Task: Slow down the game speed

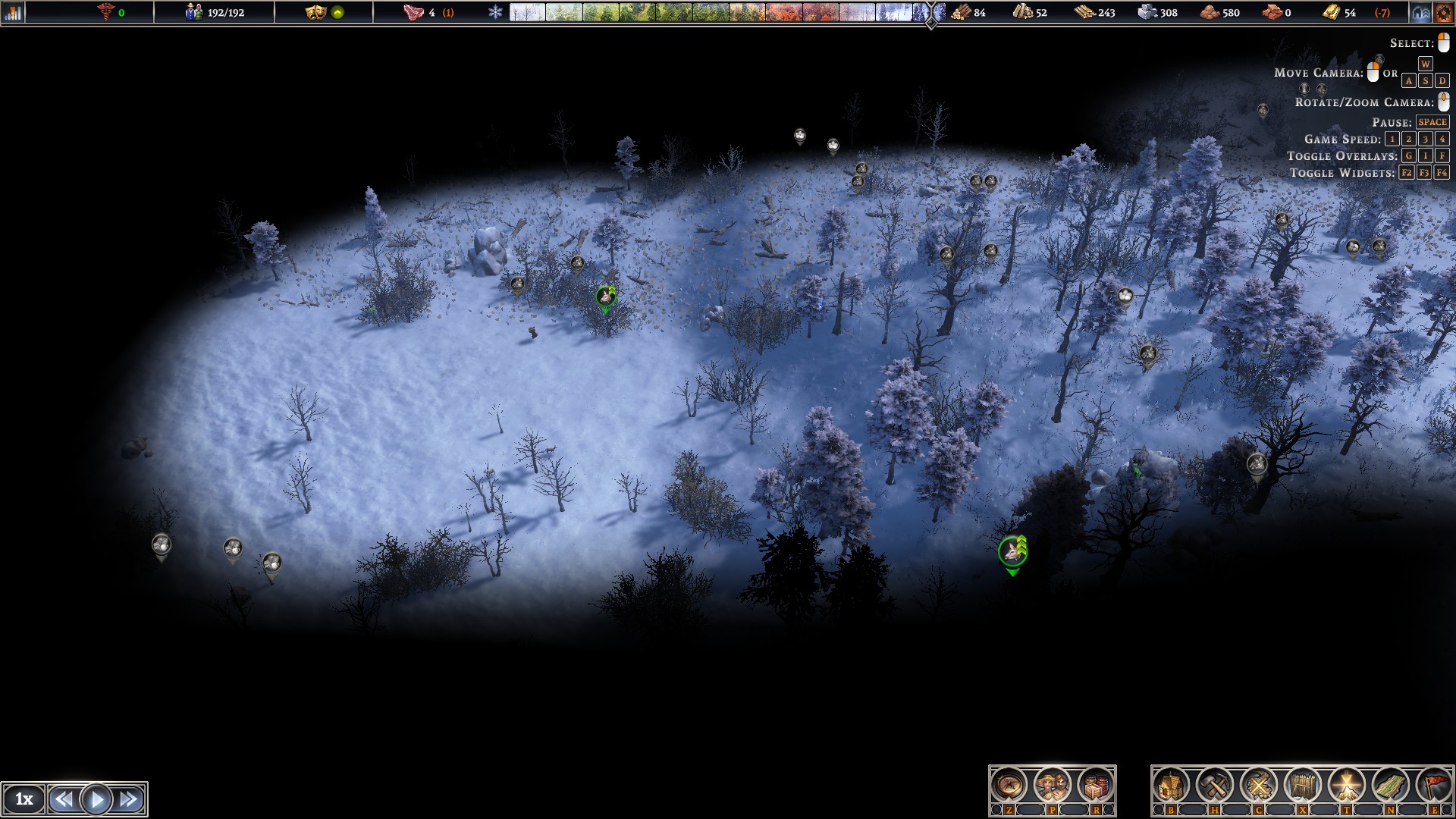Action: [x=64, y=799]
